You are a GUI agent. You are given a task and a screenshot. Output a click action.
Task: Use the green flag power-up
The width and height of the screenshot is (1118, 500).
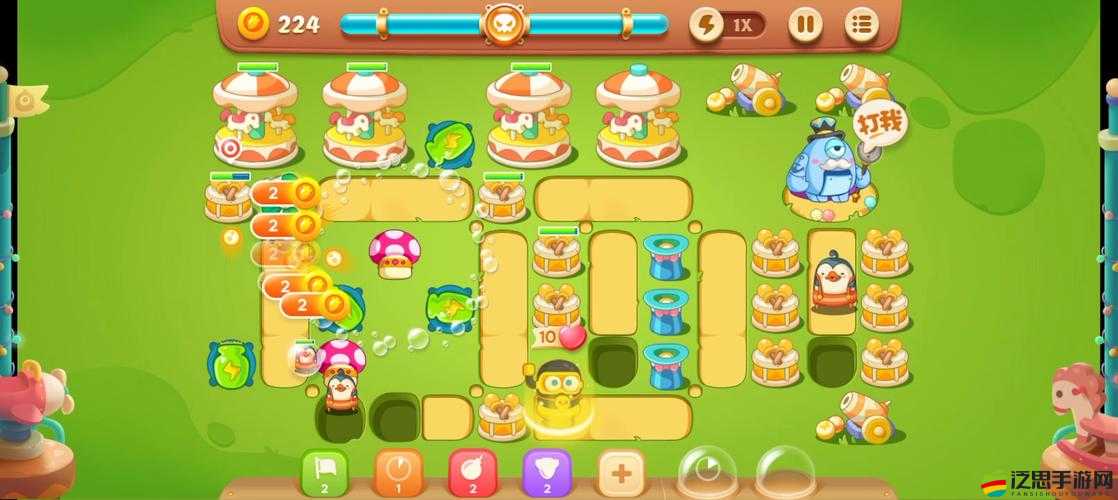(325, 471)
